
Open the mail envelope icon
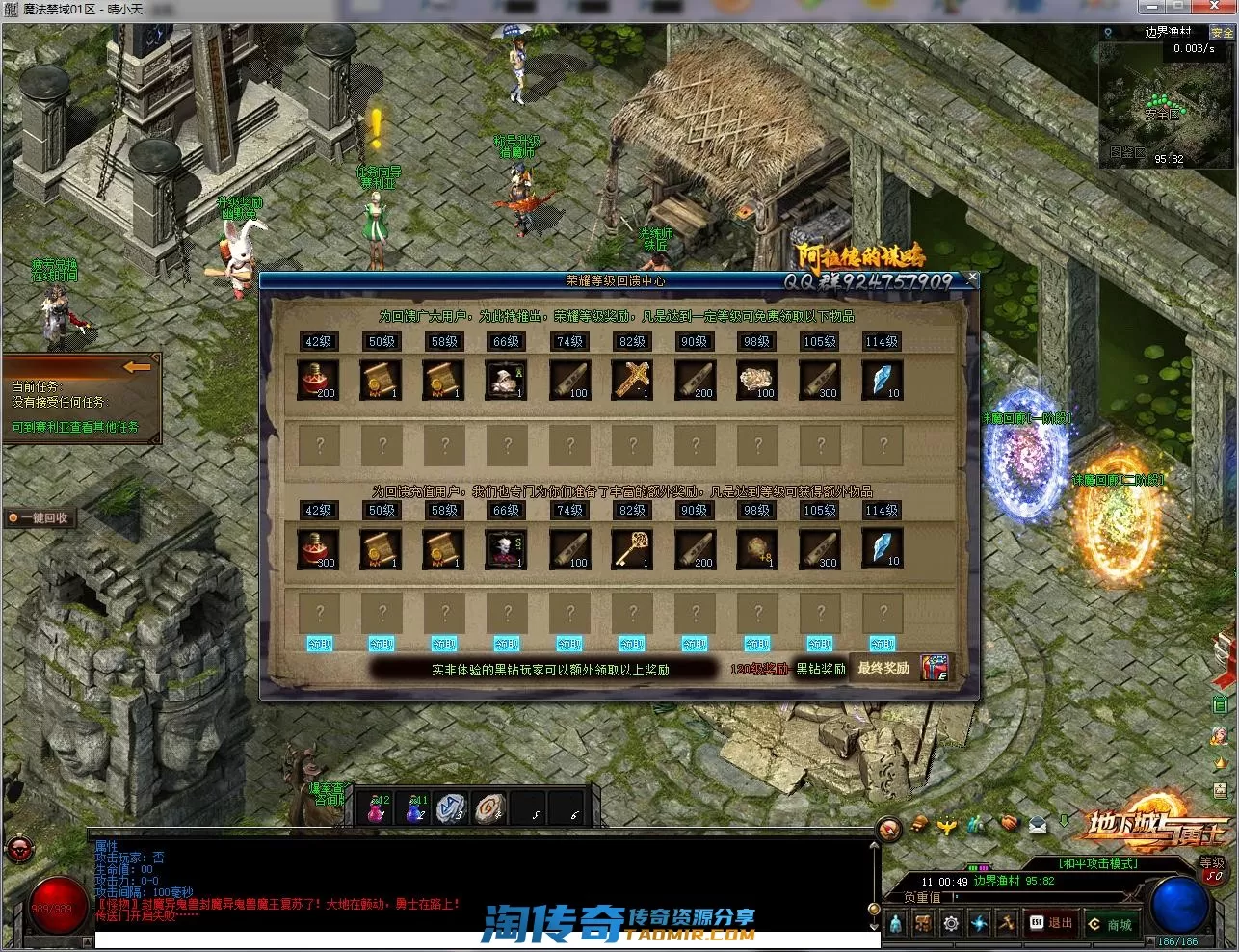[x=1038, y=824]
